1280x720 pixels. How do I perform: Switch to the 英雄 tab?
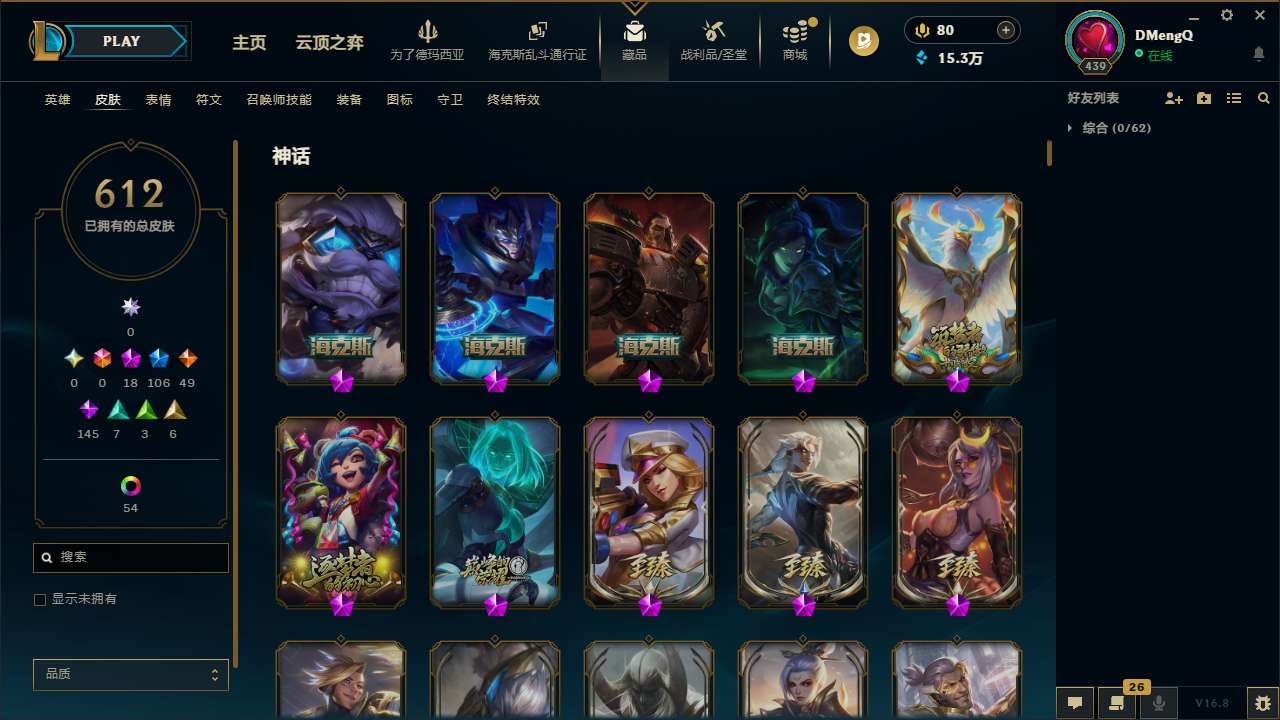(57, 100)
